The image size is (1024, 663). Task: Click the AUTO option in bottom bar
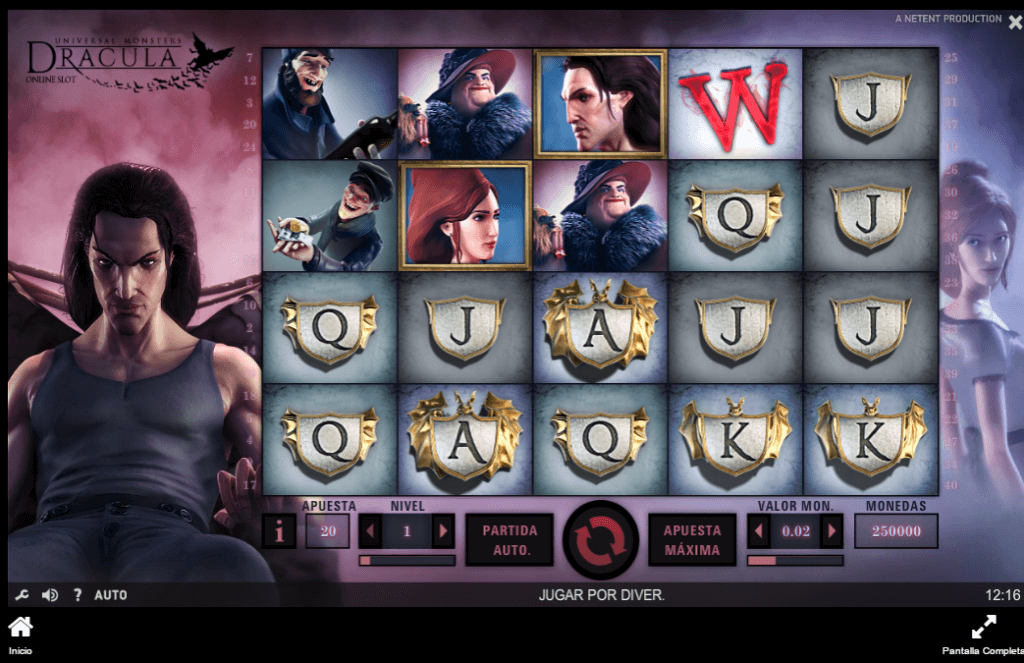coord(111,595)
